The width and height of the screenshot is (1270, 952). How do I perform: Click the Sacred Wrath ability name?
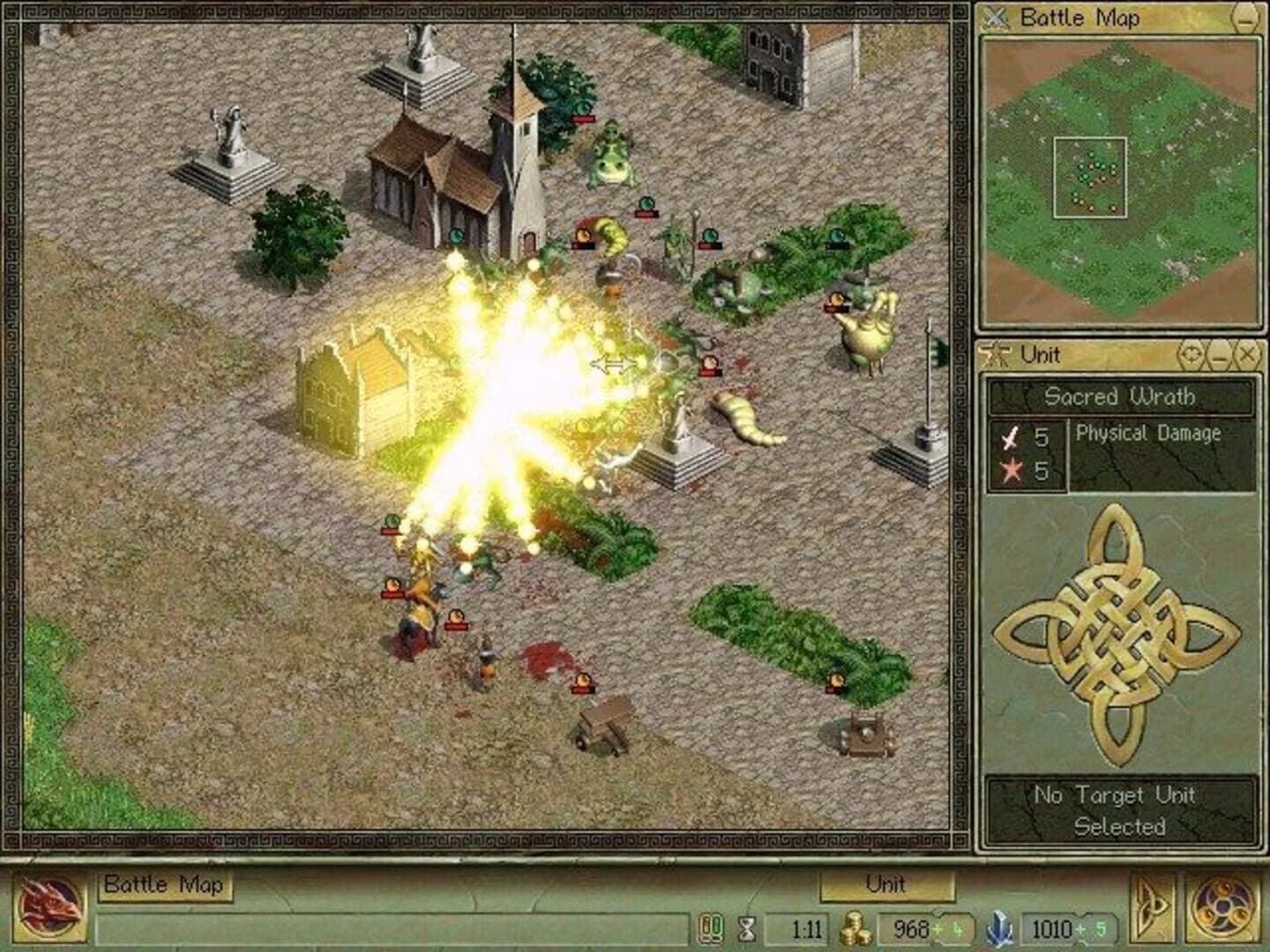coord(1119,397)
